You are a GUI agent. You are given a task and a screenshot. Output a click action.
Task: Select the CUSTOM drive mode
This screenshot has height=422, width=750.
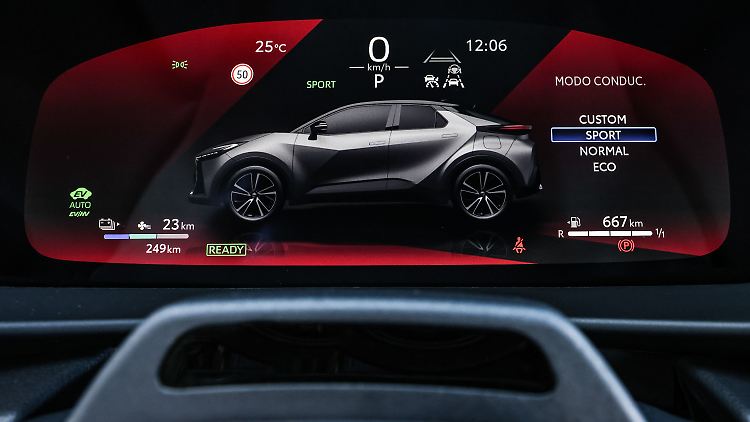[603, 119]
